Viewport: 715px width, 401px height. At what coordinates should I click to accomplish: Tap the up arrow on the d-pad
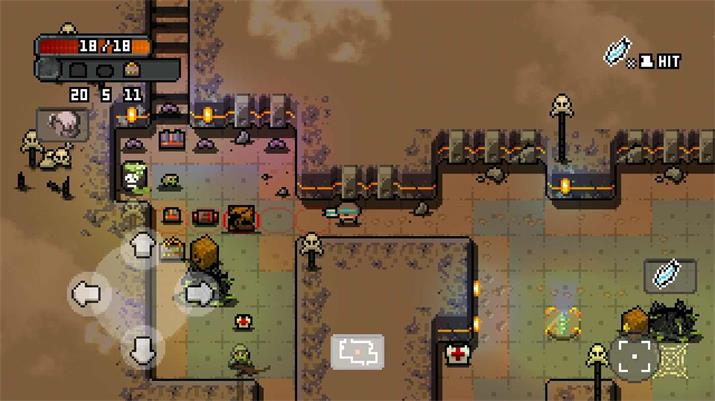point(143,245)
